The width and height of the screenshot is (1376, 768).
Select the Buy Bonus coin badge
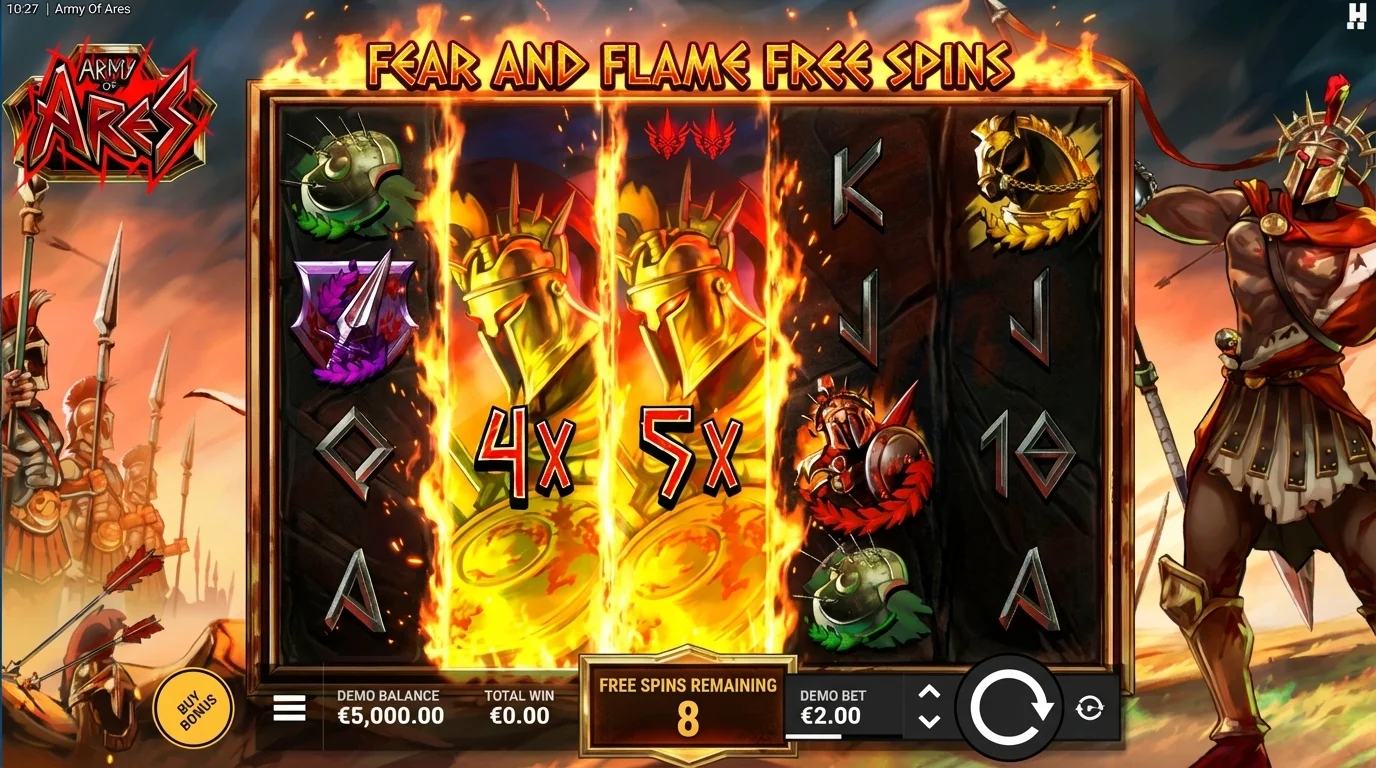(x=194, y=707)
